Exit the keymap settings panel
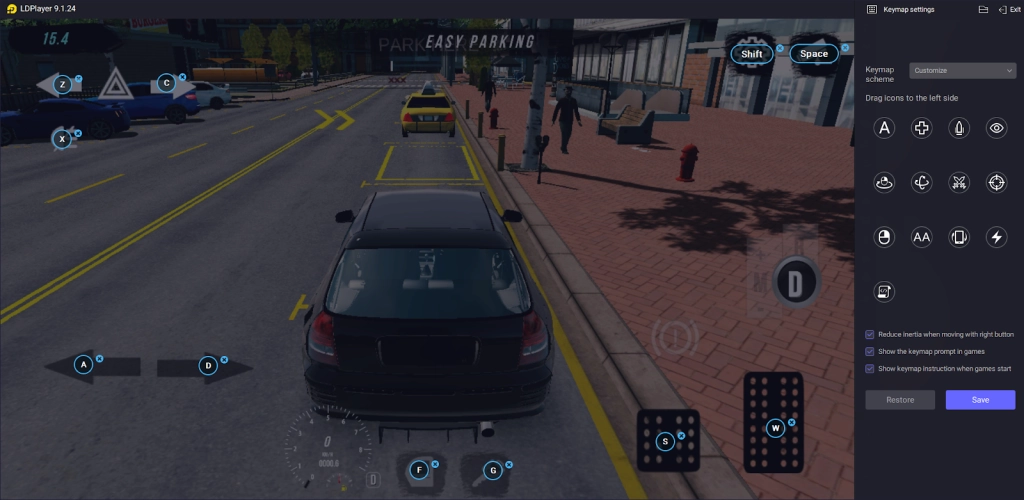This screenshot has width=1024, height=500. (x=1009, y=9)
